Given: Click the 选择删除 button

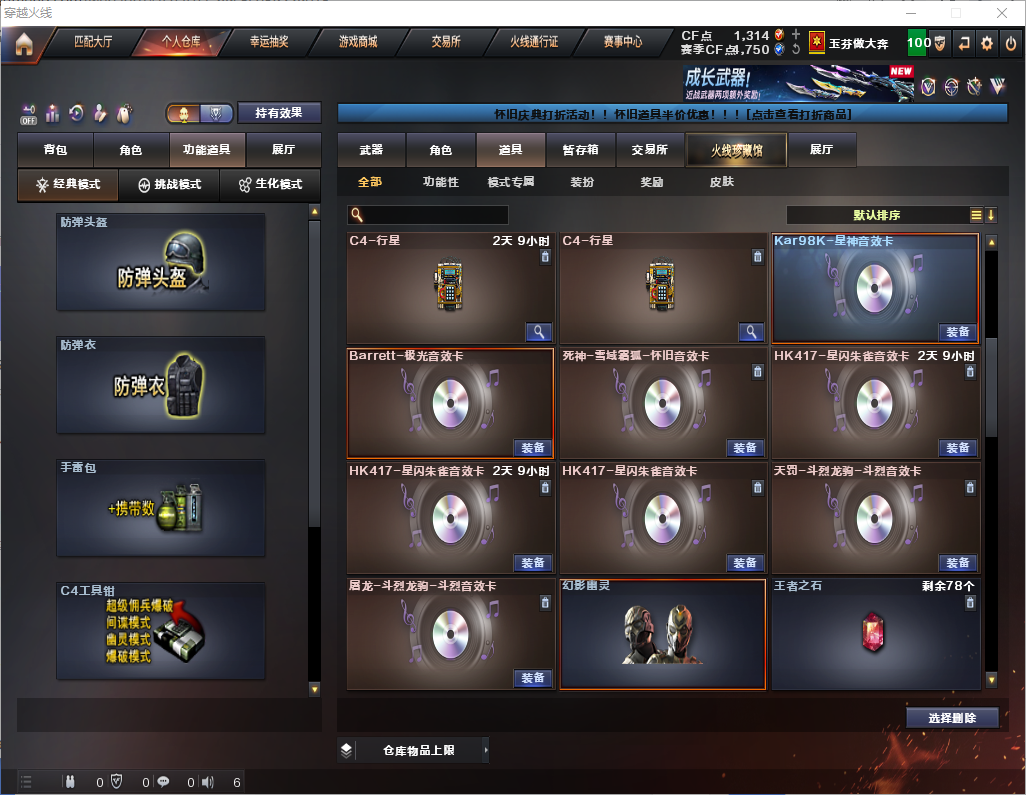Looking at the screenshot, I should (x=952, y=718).
